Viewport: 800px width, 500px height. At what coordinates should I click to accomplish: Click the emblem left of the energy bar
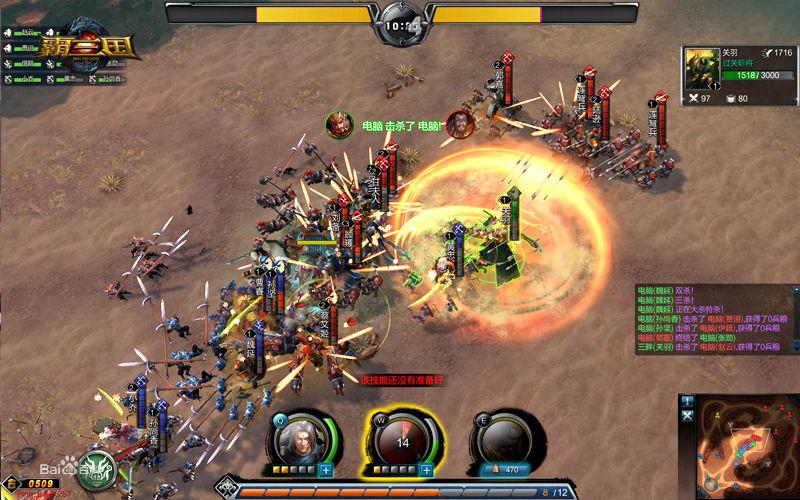[228, 490]
